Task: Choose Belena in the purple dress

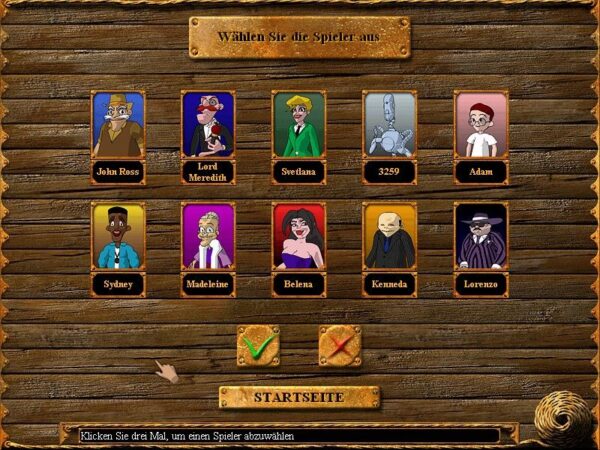Action: click(x=299, y=237)
